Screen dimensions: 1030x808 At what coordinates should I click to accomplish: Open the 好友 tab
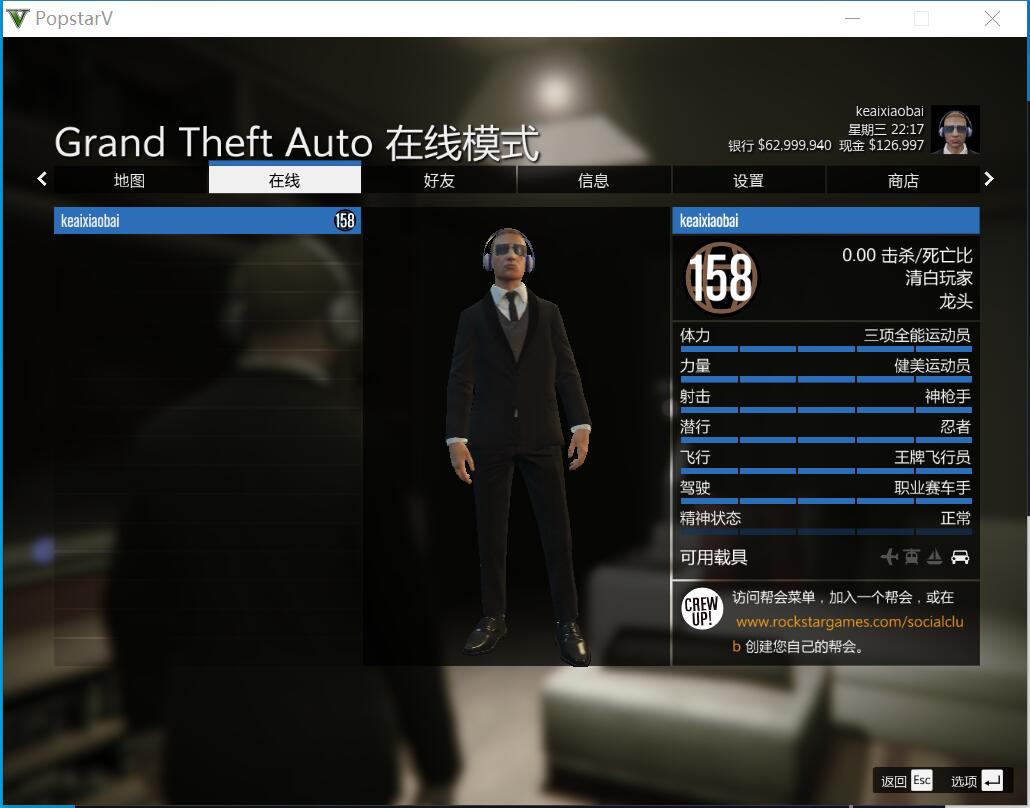pos(439,180)
